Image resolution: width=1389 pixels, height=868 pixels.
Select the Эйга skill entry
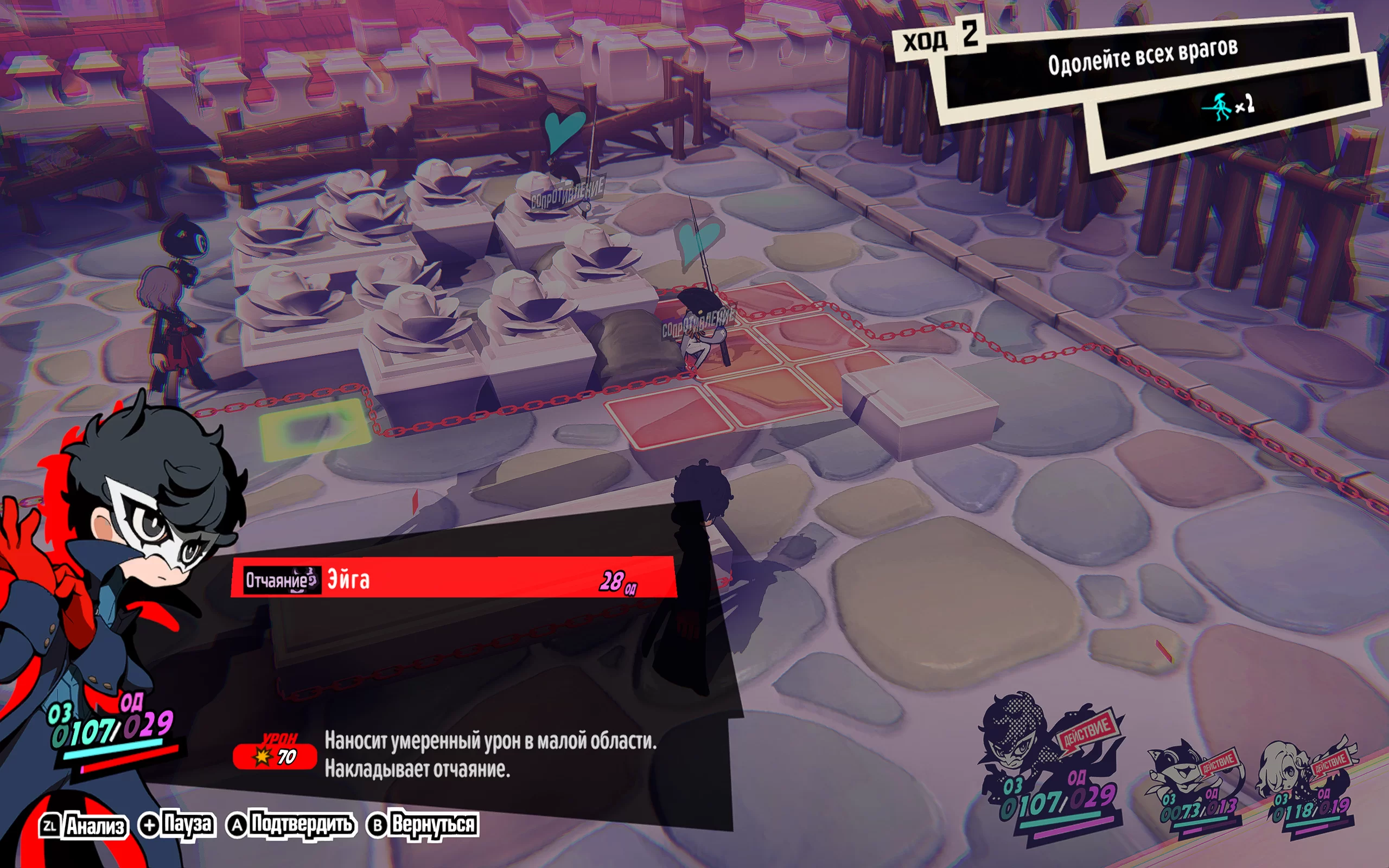pyautogui.click(x=454, y=579)
